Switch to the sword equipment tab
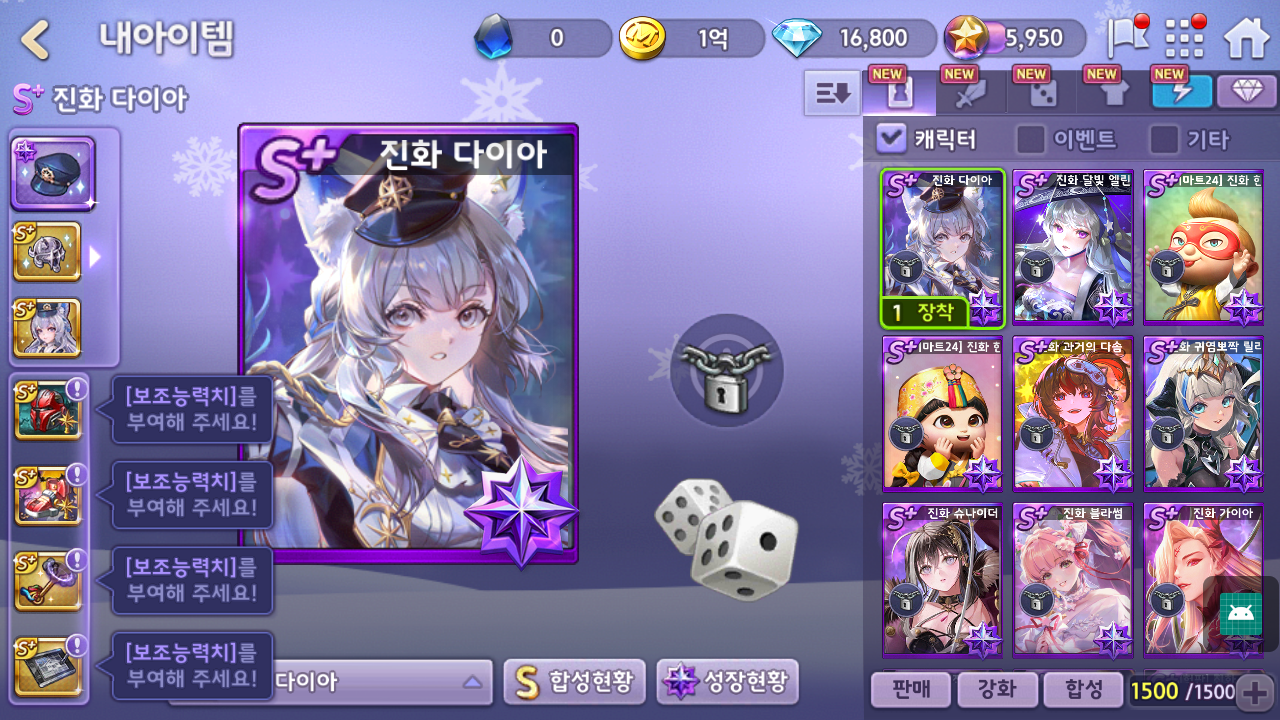Image resolution: width=1280 pixels, height=720 pixels. [971, 93]
